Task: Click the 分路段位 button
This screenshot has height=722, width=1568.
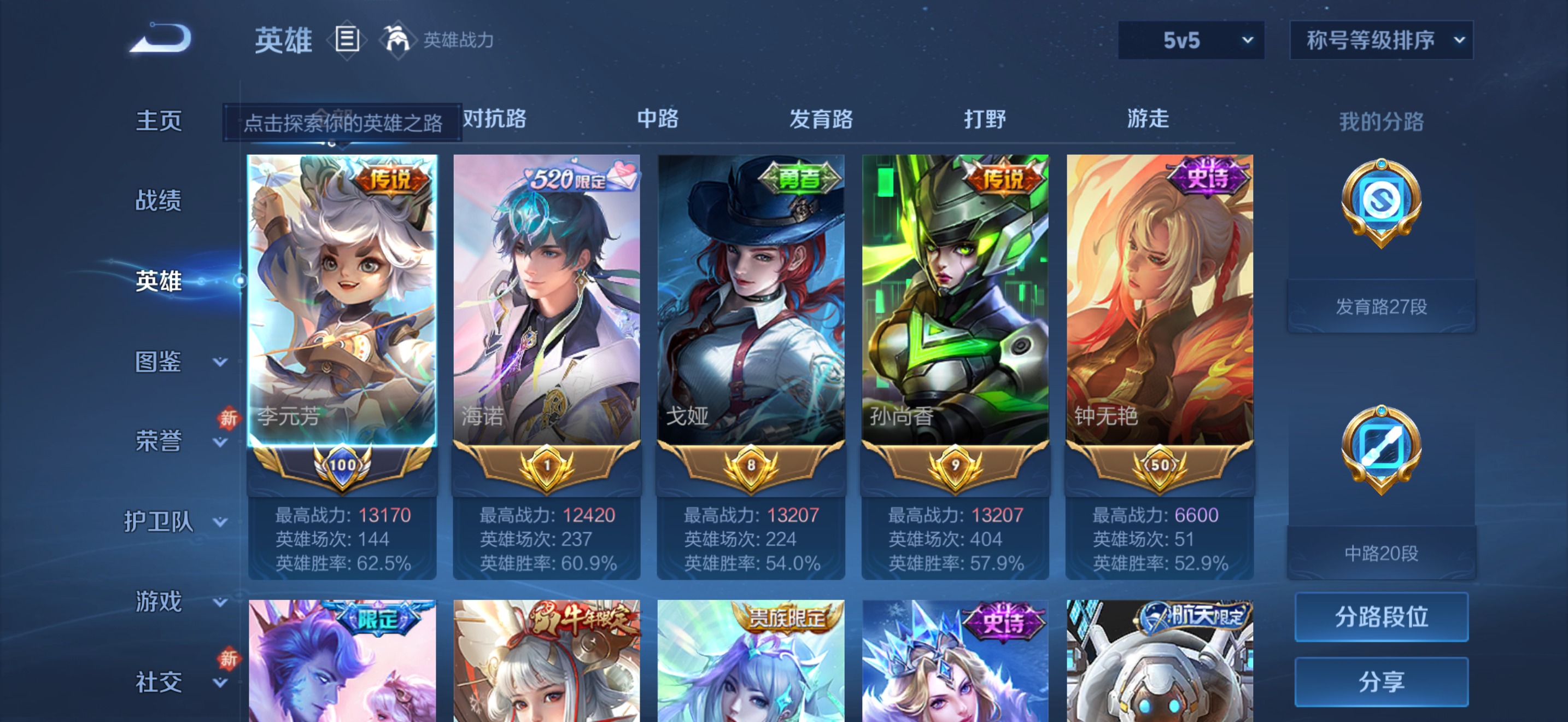Action: [1382, 616]
